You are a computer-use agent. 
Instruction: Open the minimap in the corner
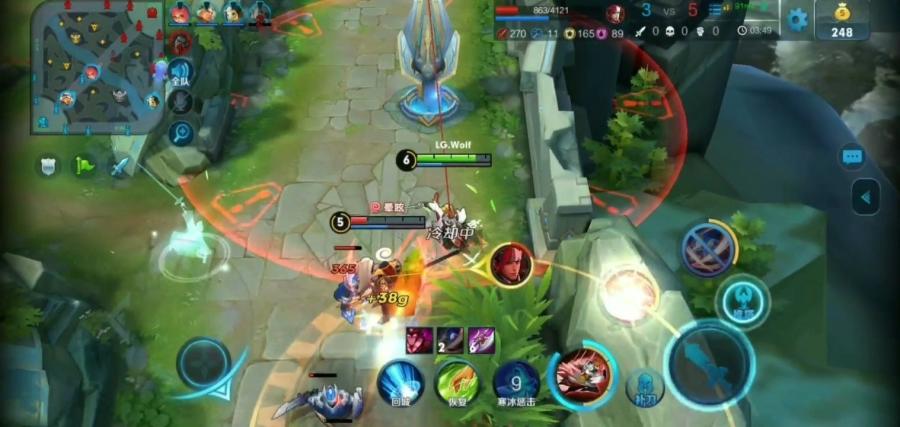click(x=97, y=68)
